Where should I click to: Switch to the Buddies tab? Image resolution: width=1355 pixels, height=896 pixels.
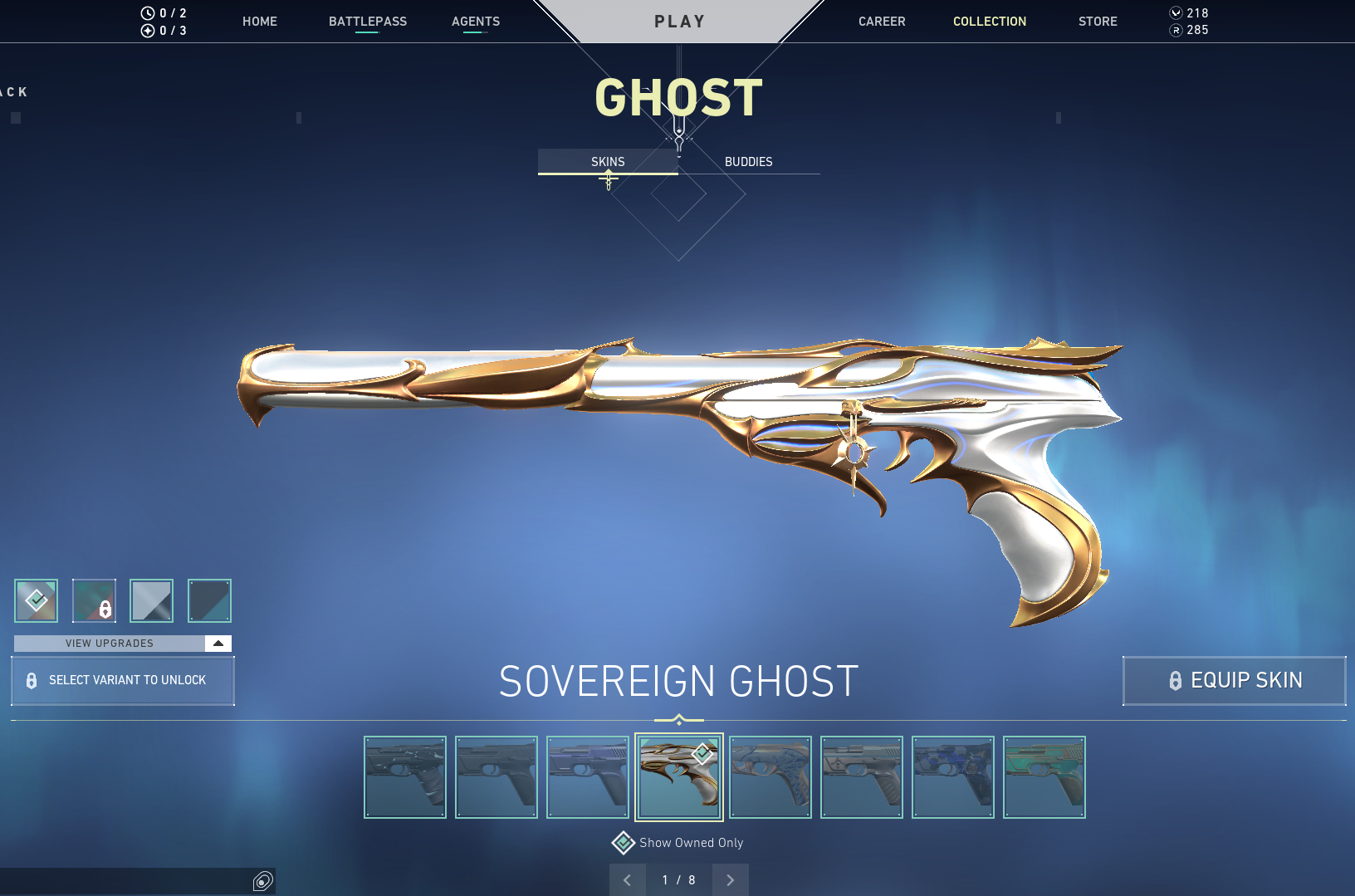[x=748, y=162]
